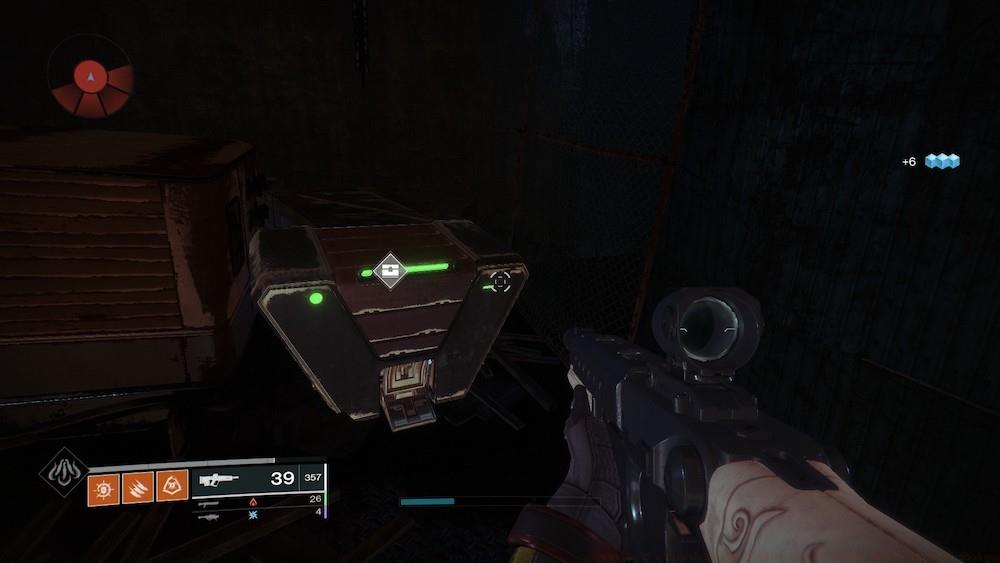The height and width of the screenshot is (563, 1000).
Task: Activate the orange grenade ability icon
Action: pos(104,487)
